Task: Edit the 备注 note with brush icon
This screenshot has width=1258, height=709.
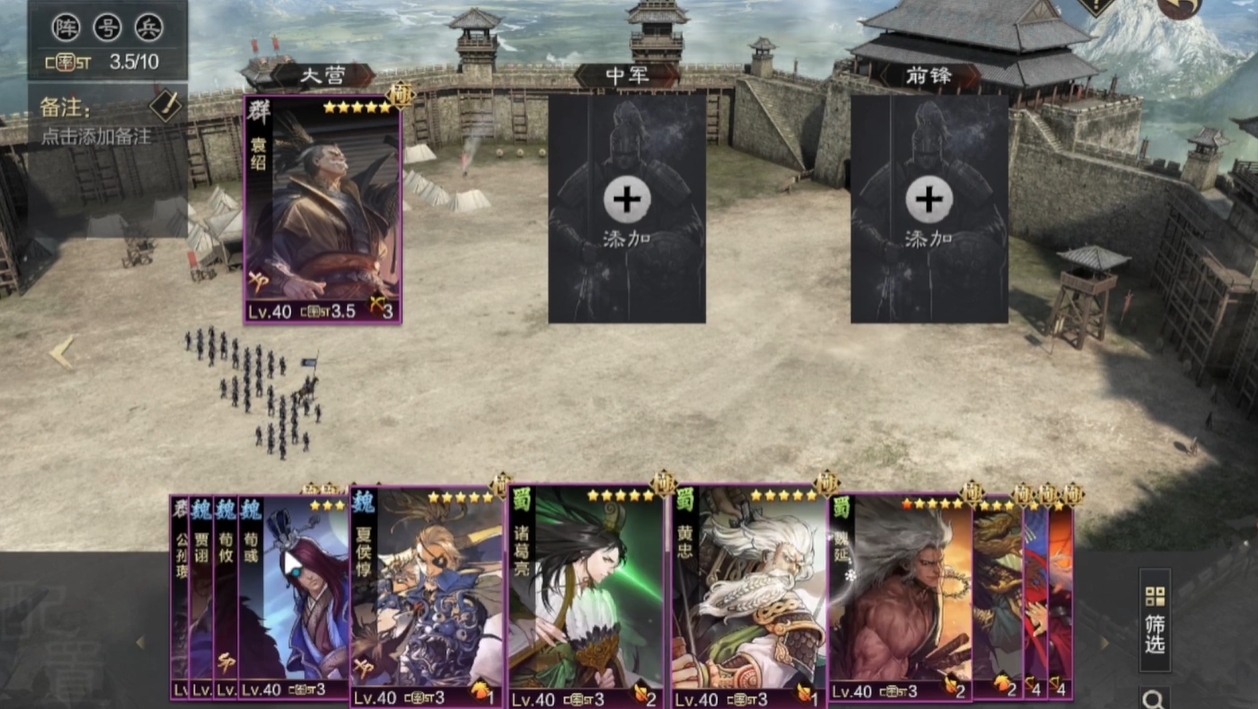Action: click(164, 105)
